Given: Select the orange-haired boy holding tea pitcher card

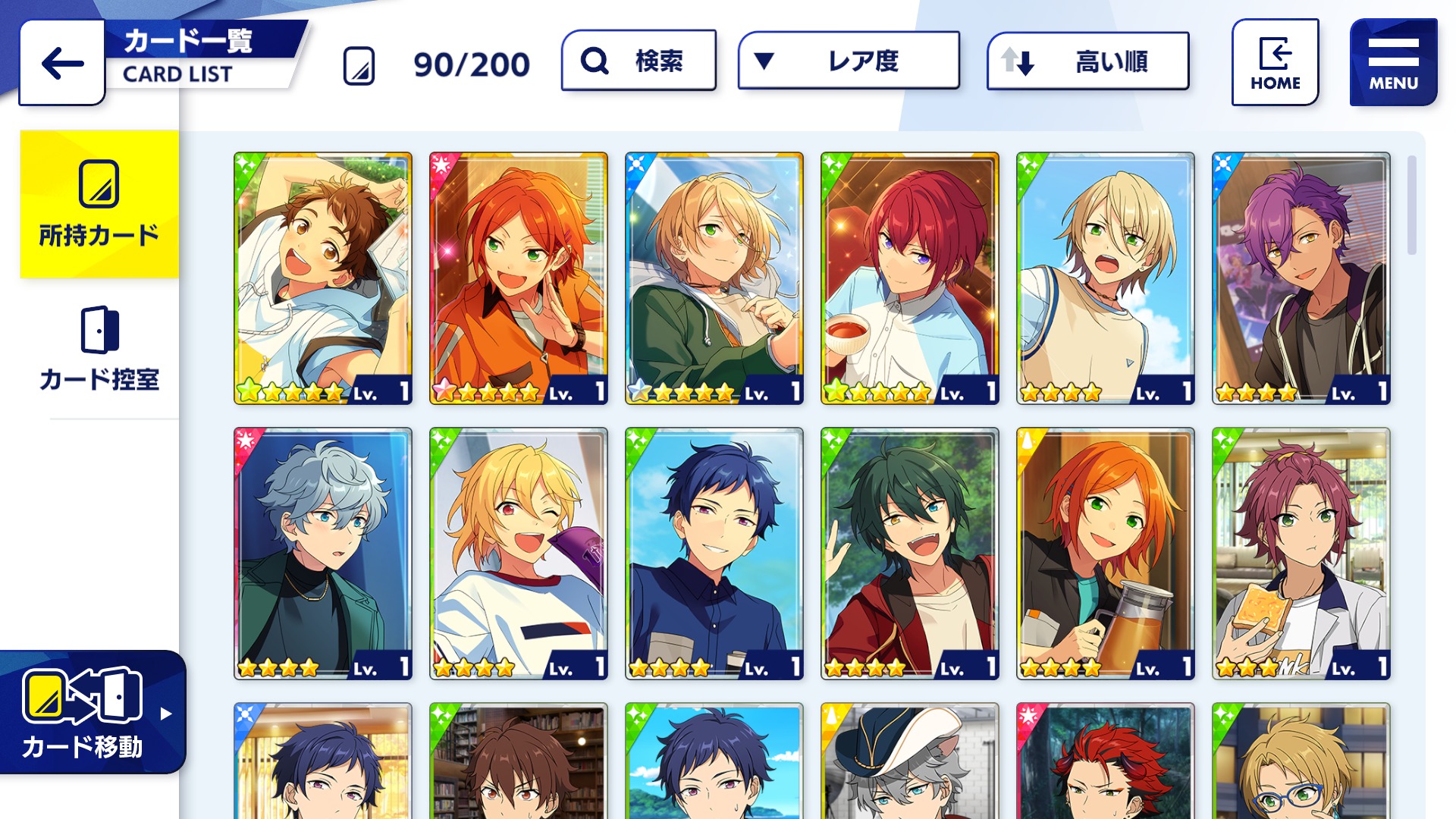Looking at the screenshot, I should 1106,553.
